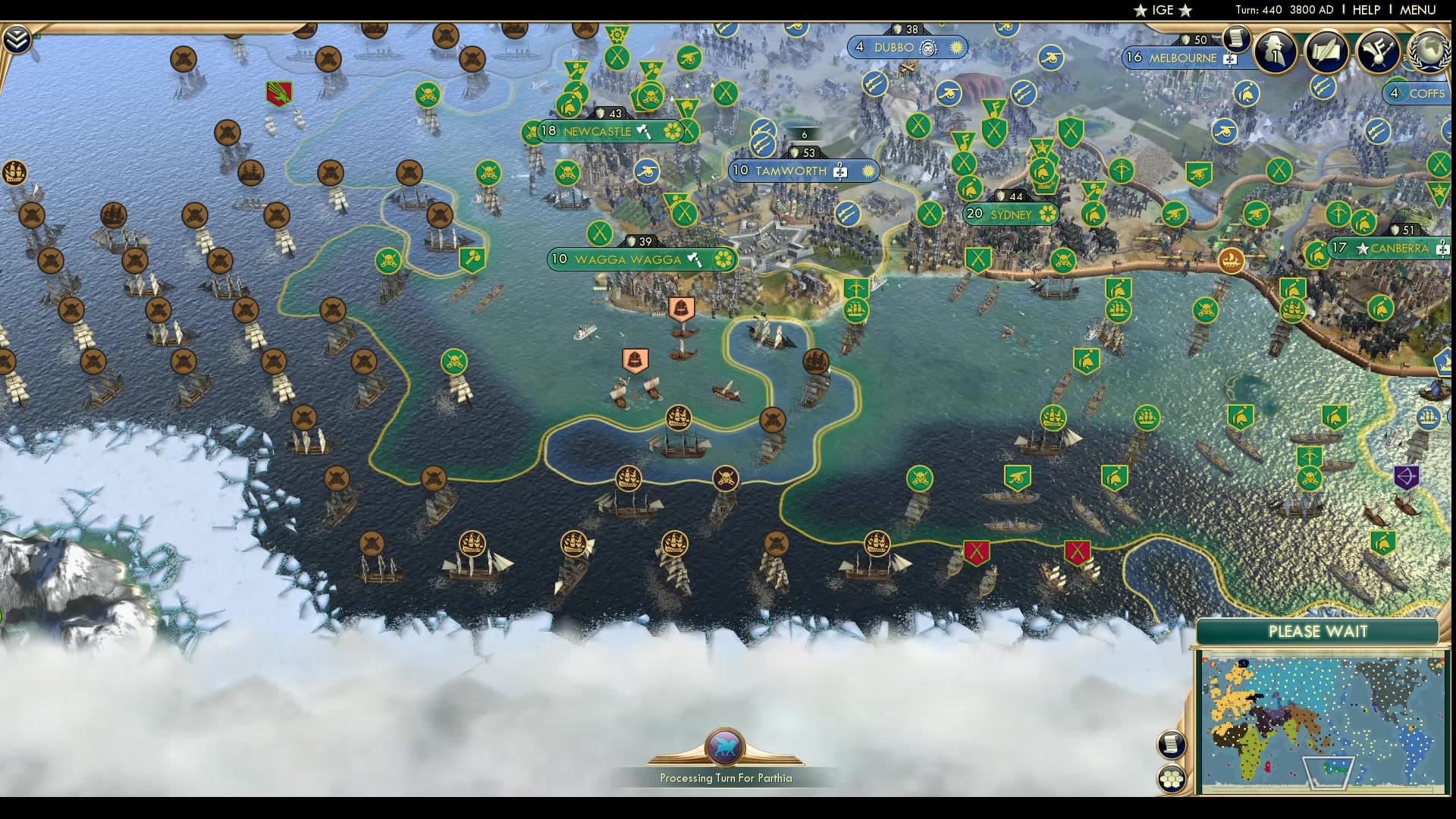Select the Dubbo city banner
This screenshot has width=1456, height=819.
pos(895,47)
